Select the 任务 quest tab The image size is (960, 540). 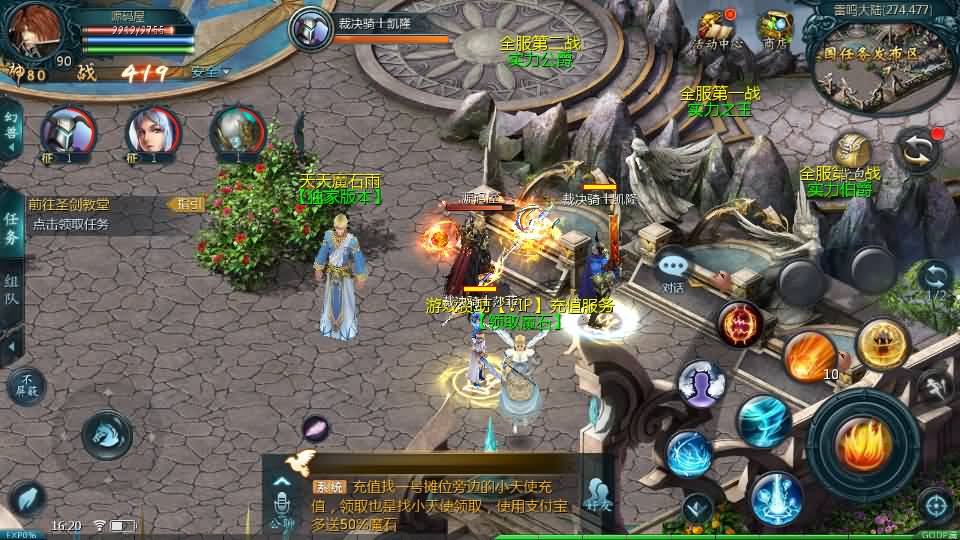pos(11,228)
